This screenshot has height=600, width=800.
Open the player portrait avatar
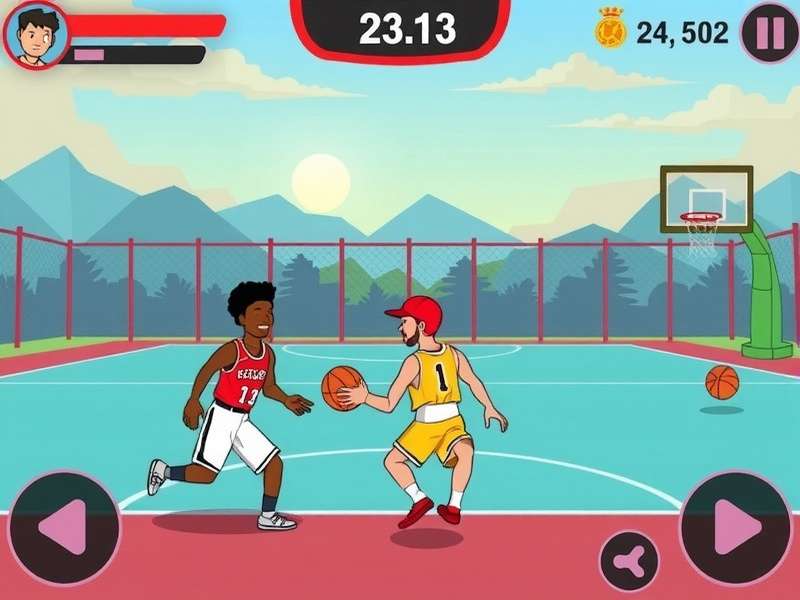point(36,34)
